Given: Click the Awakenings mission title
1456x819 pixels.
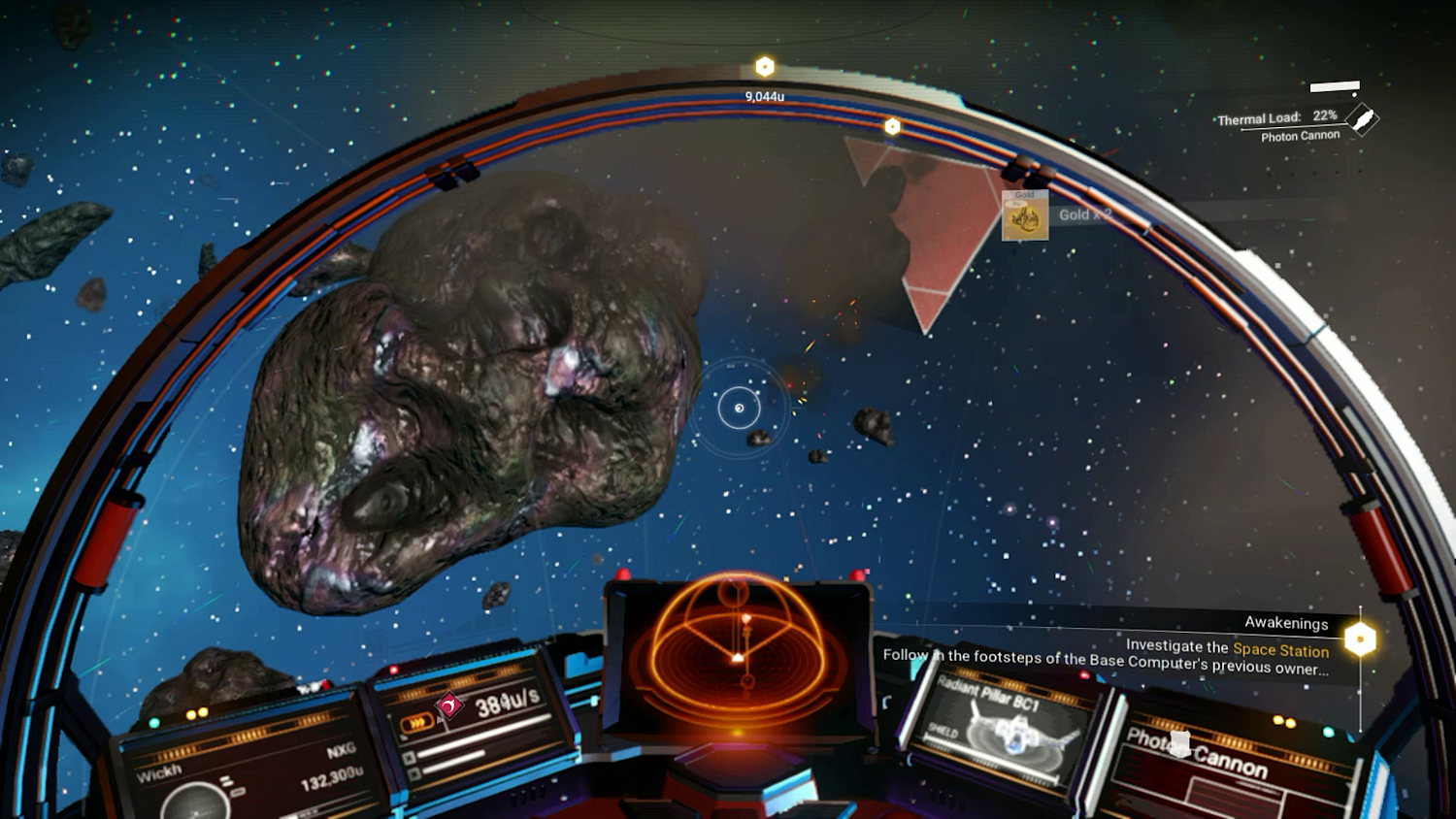Looking at the screenshot, I should pyautogui.click(x=1287, y=622).
